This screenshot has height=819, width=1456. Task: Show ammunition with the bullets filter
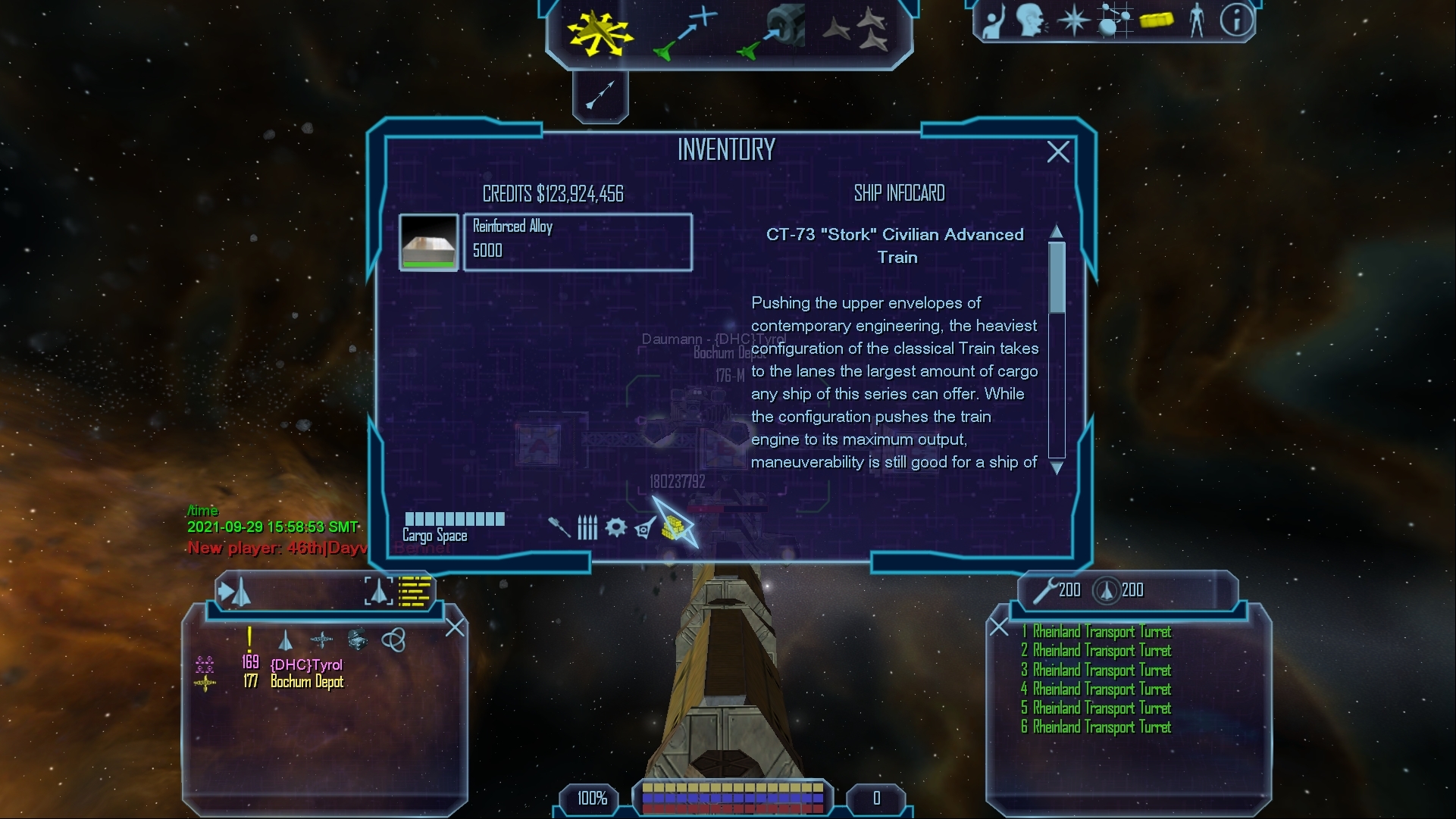click(x=587, y=527)
